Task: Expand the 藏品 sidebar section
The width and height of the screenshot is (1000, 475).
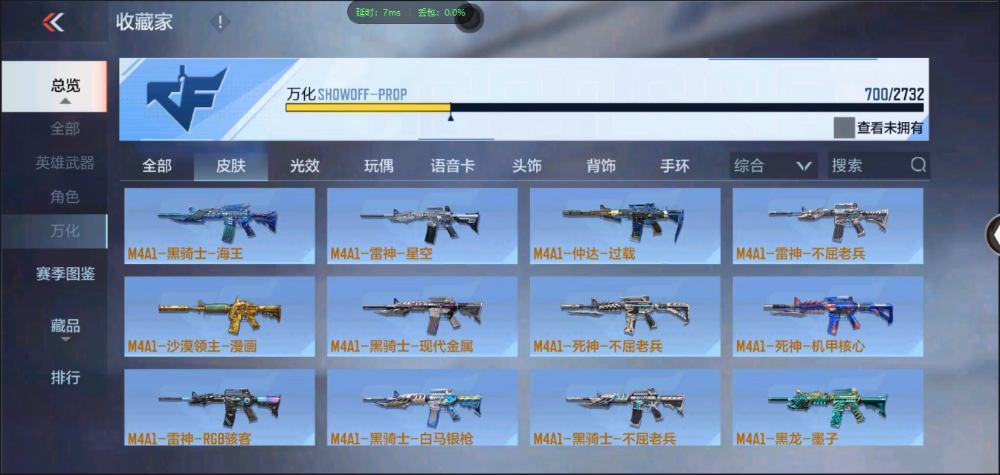Action: pyautogui.click(x=66, y=327)
